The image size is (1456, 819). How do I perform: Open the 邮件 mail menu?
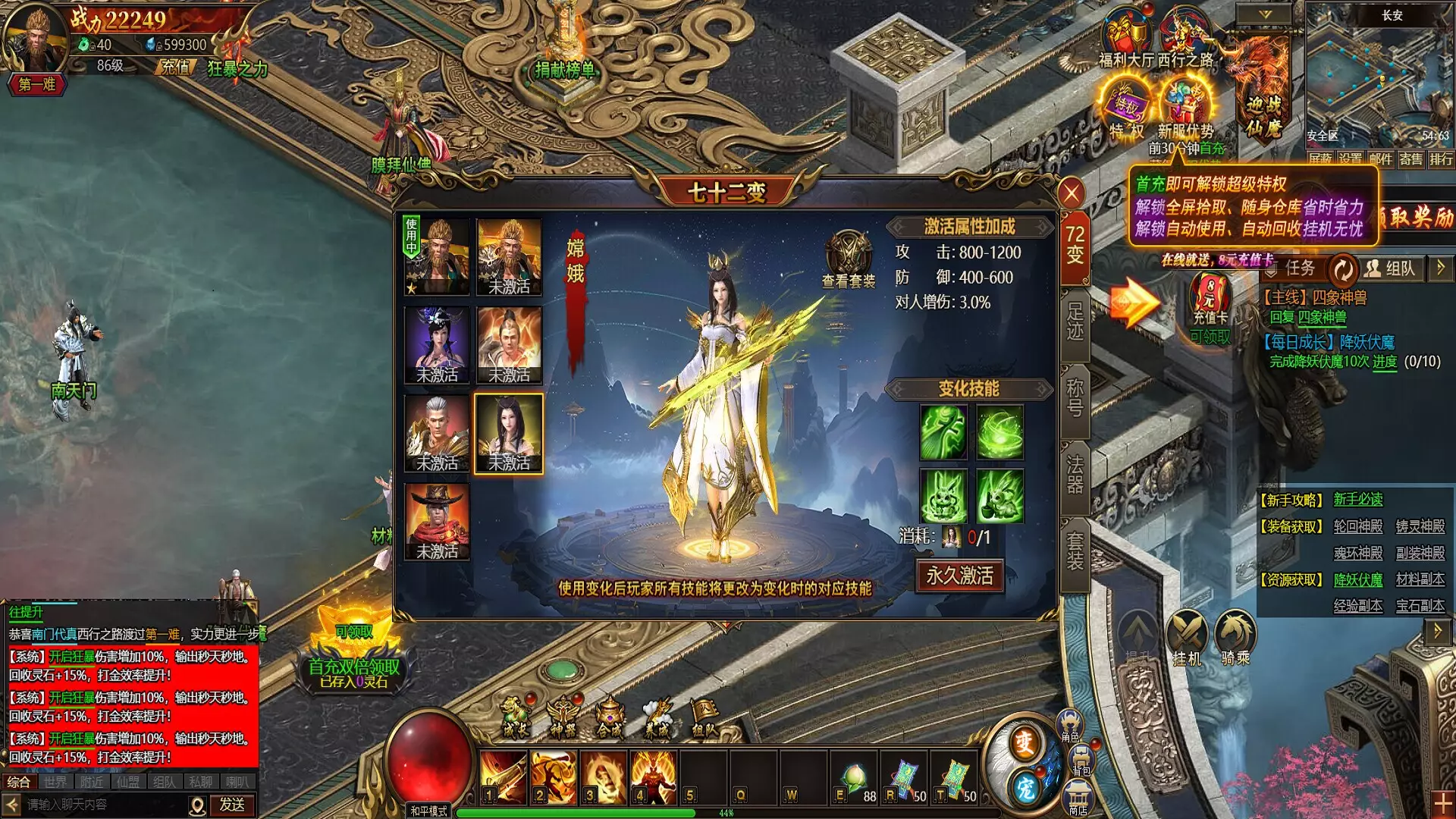click(1380, 159)
